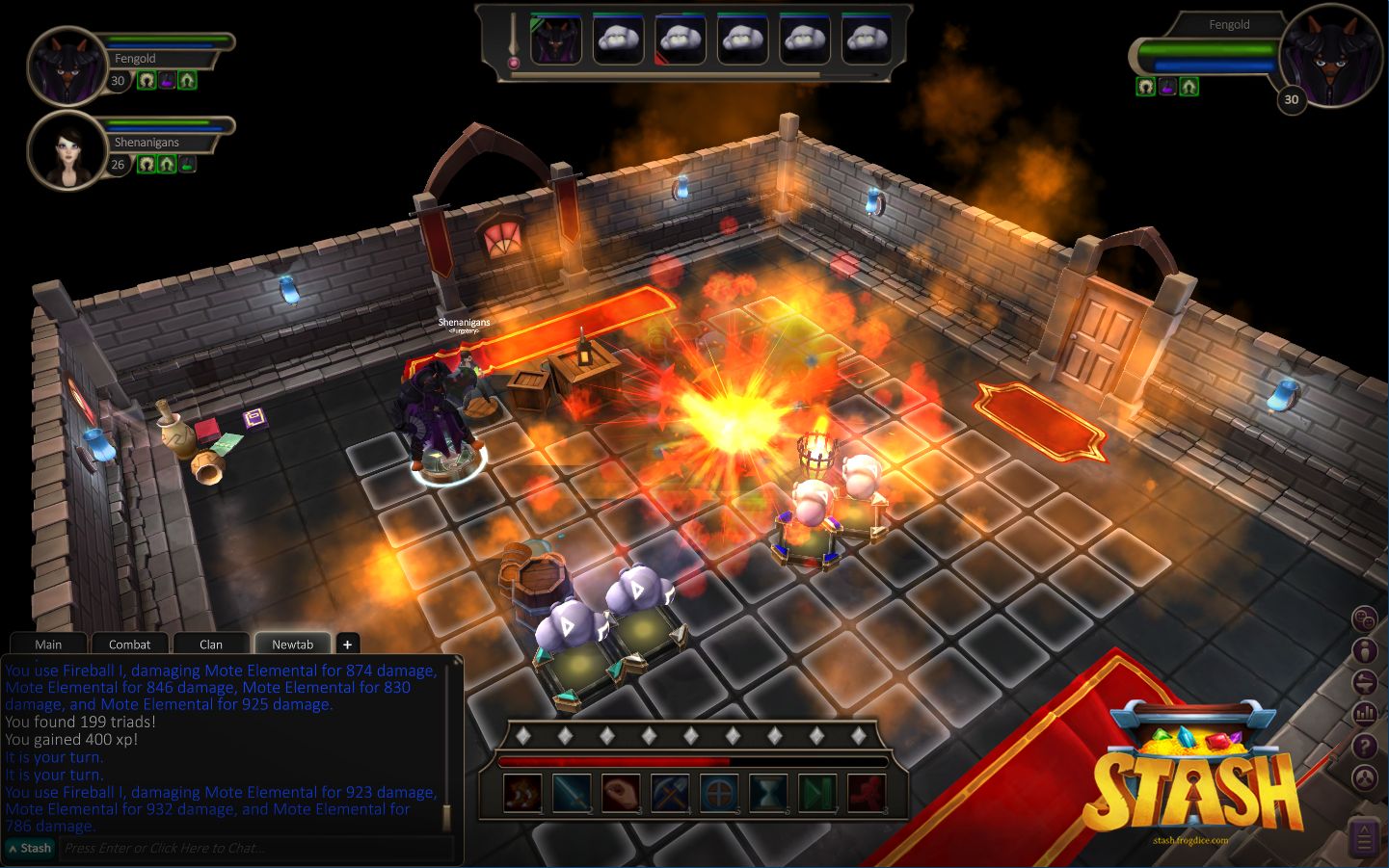Screen dimensions: 1389x868
Task: Select the Clan chat tab
Action: 211,644
